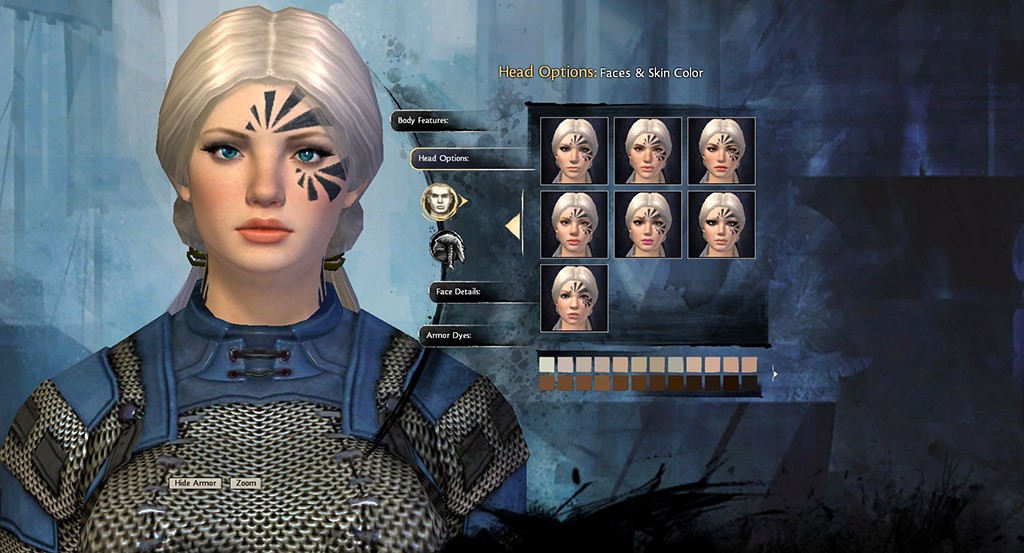
Task: Open the Face Details section
Action: pos(457,292)
